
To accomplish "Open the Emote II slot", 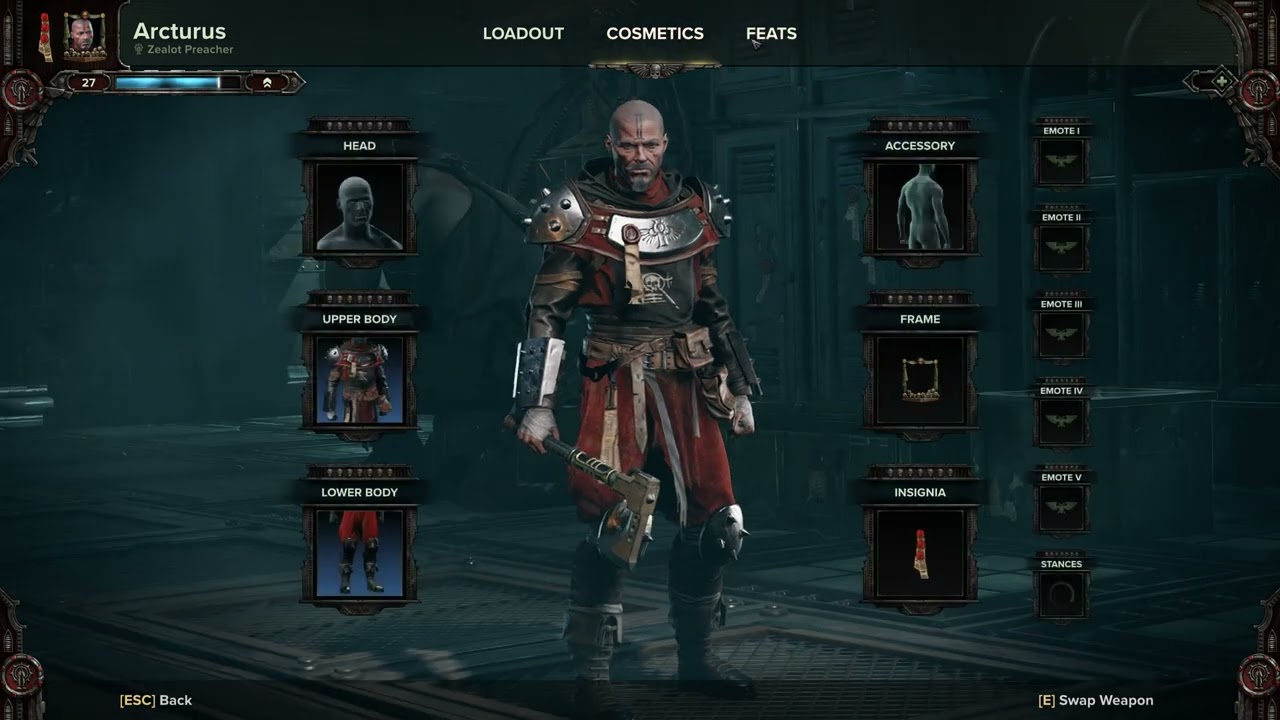I will (1061, 248).
